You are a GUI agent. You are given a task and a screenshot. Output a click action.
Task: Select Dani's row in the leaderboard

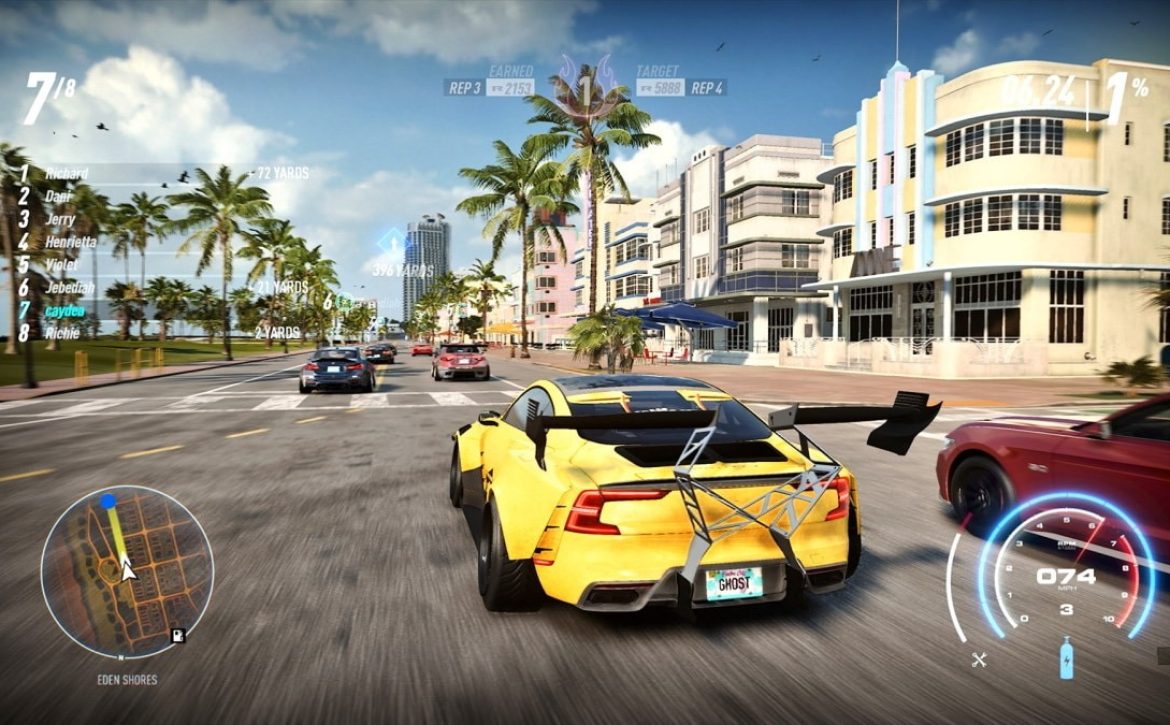pyautogui.click(x=58, y=197)
